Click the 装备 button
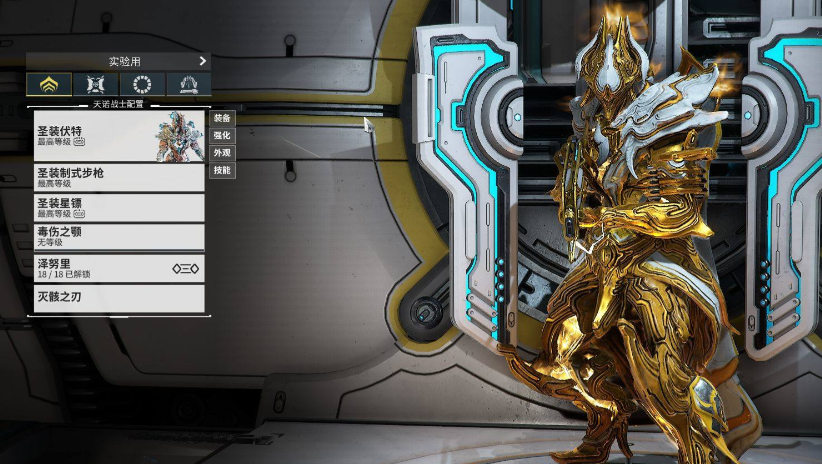Viewport: 822px width, 464px height. point(222,118)
